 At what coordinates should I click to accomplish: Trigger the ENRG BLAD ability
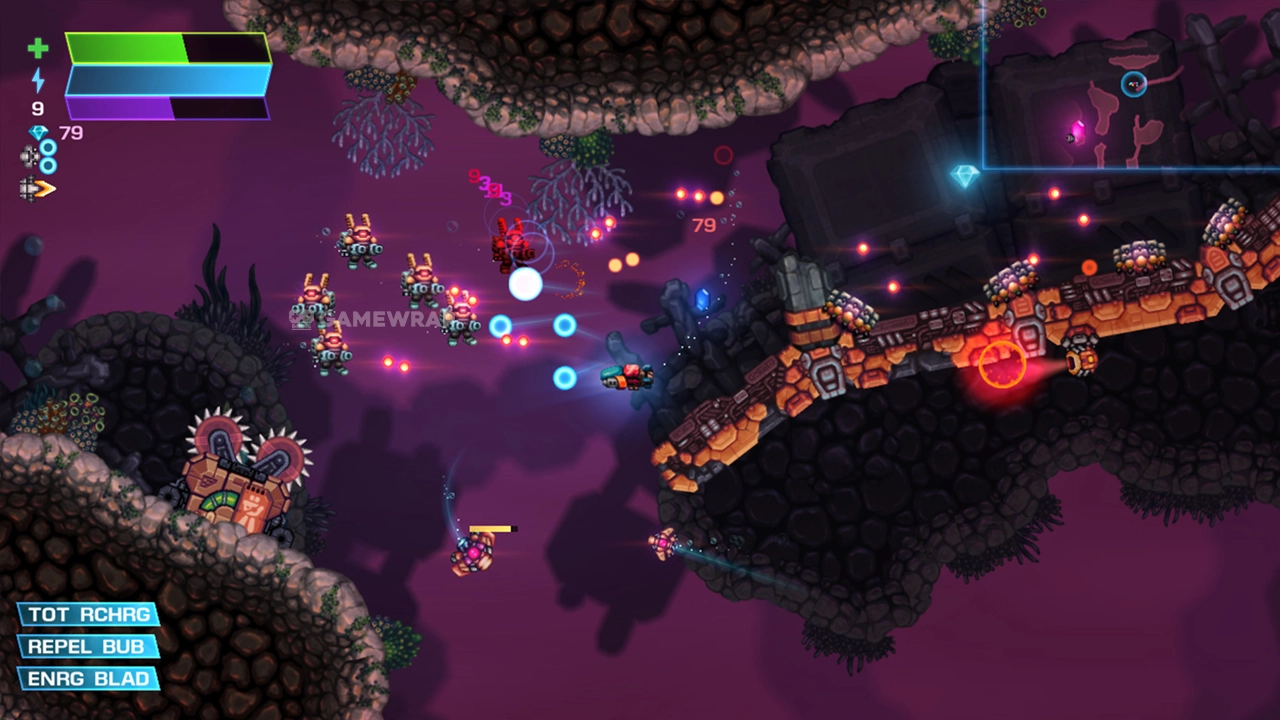tap(89, 679)
